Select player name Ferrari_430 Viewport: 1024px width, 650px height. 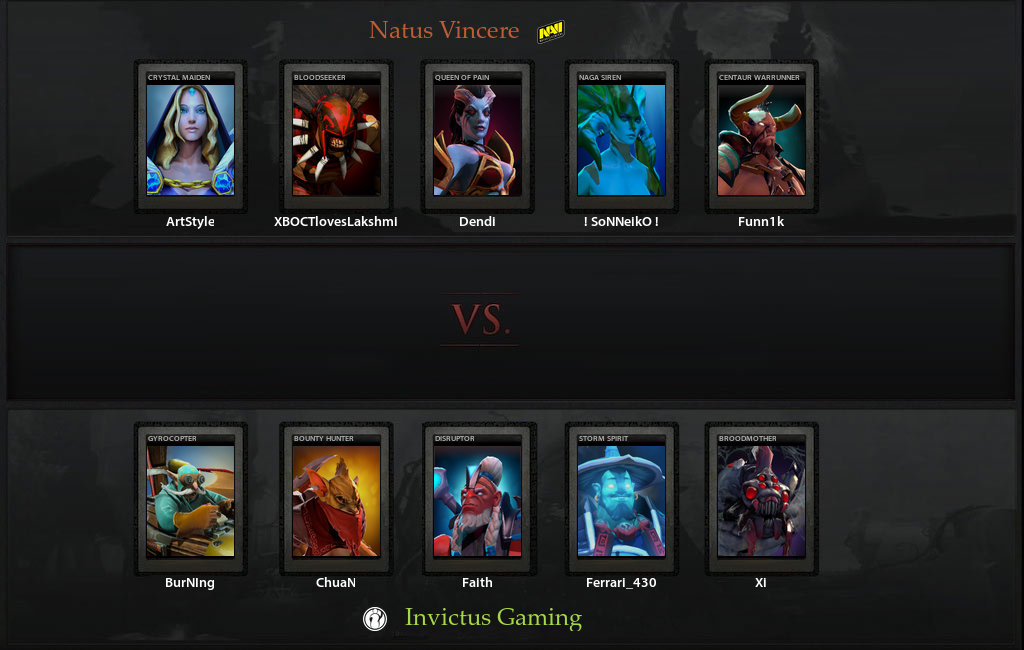tap(621, 582)
